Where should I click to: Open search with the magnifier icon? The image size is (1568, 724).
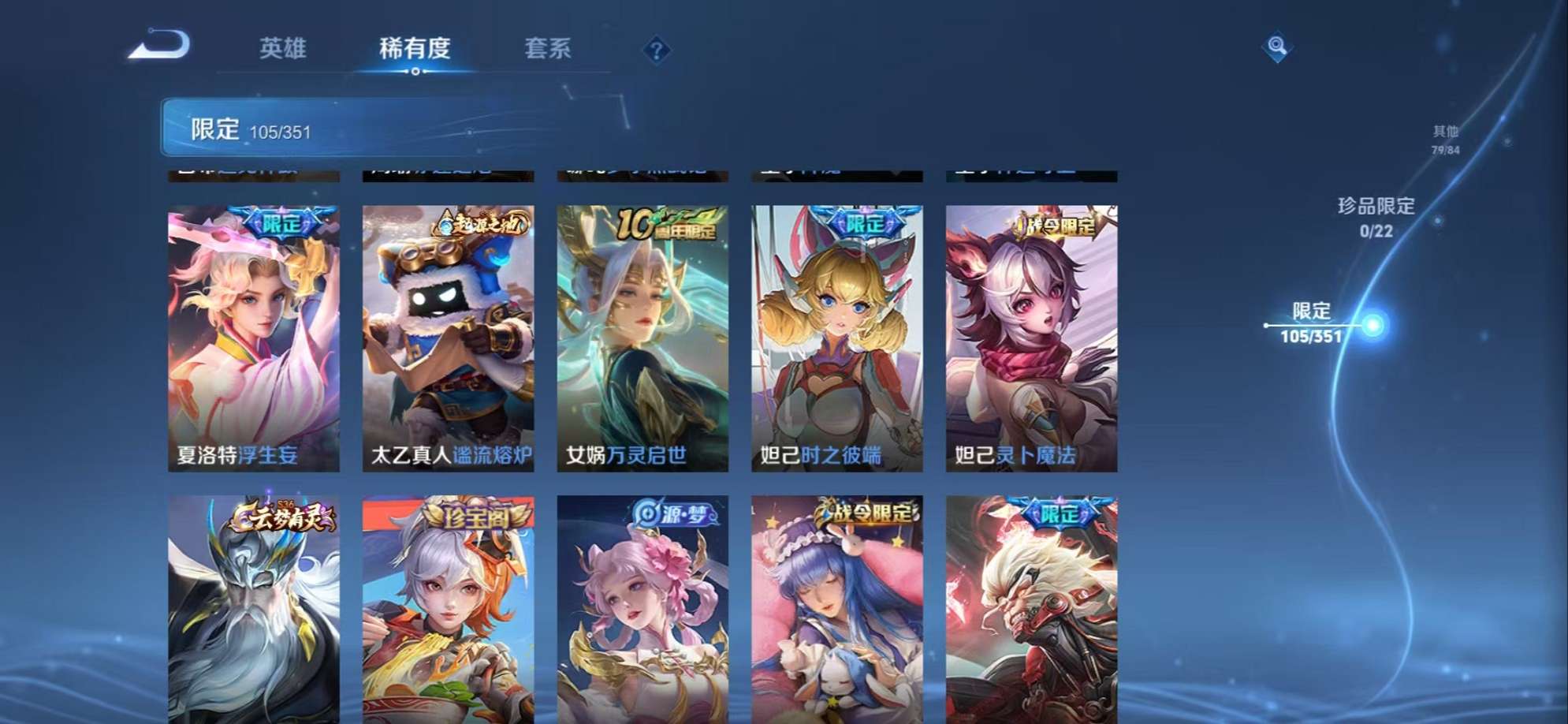1277,49
